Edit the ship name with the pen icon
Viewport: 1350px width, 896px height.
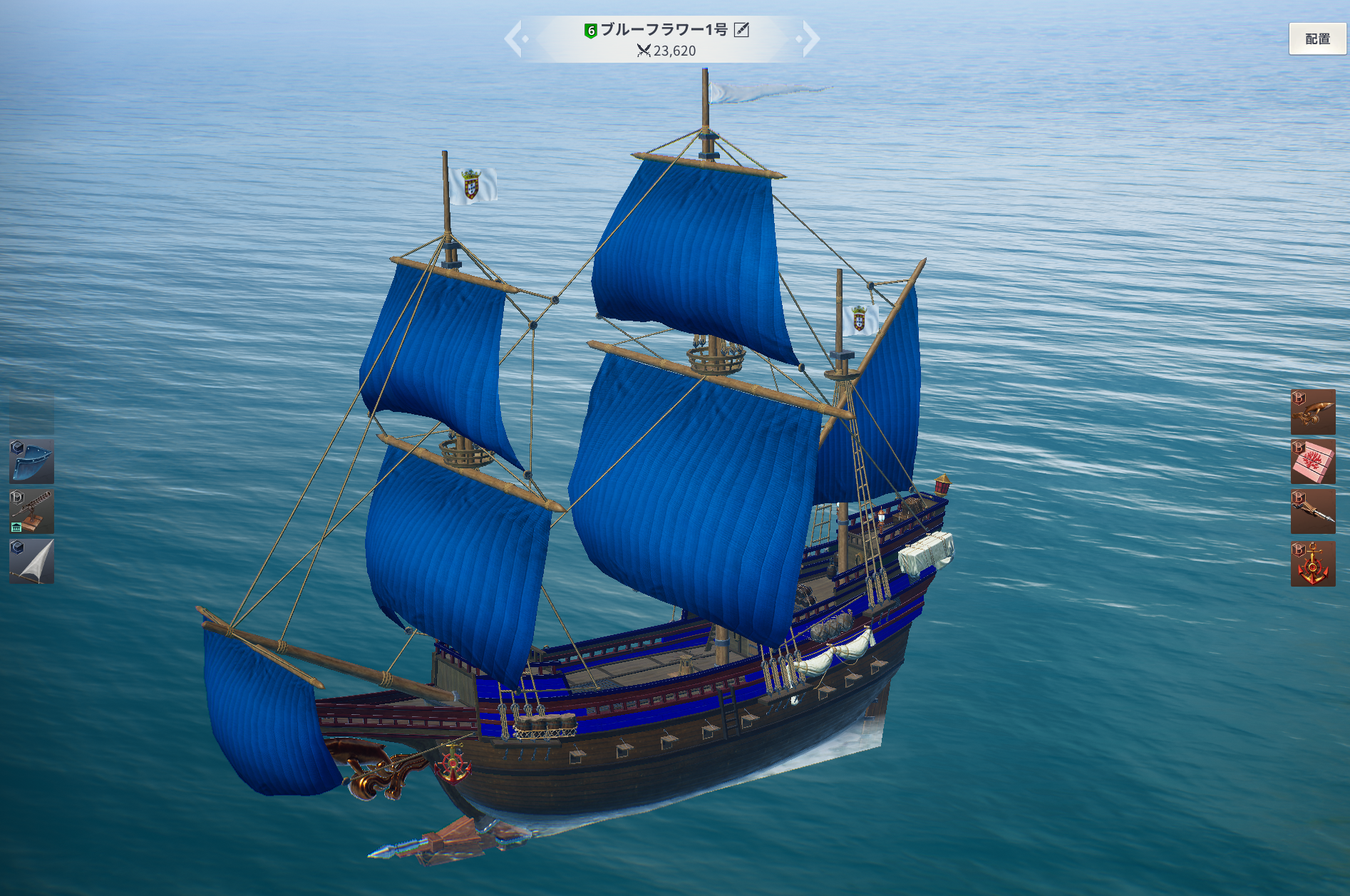(741, 30)
